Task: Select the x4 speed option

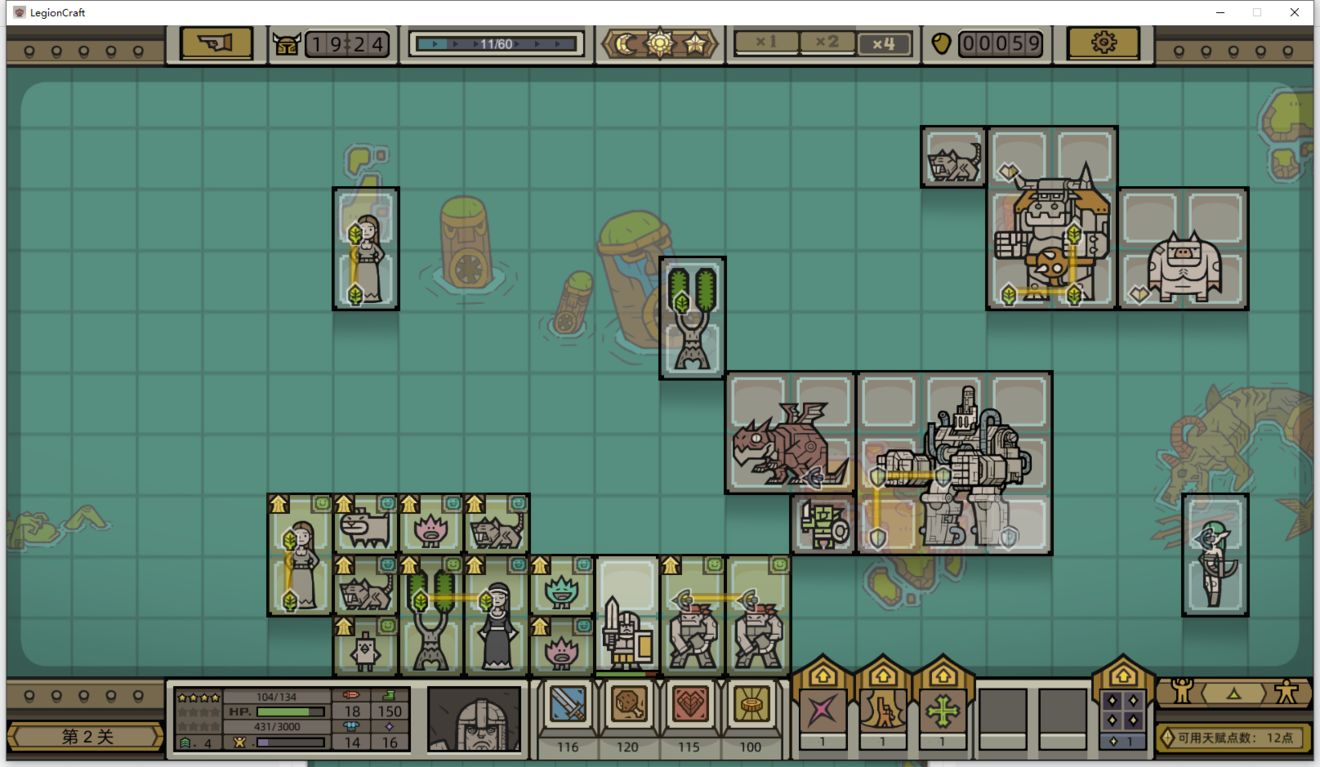Action: [x=884, y=43]
